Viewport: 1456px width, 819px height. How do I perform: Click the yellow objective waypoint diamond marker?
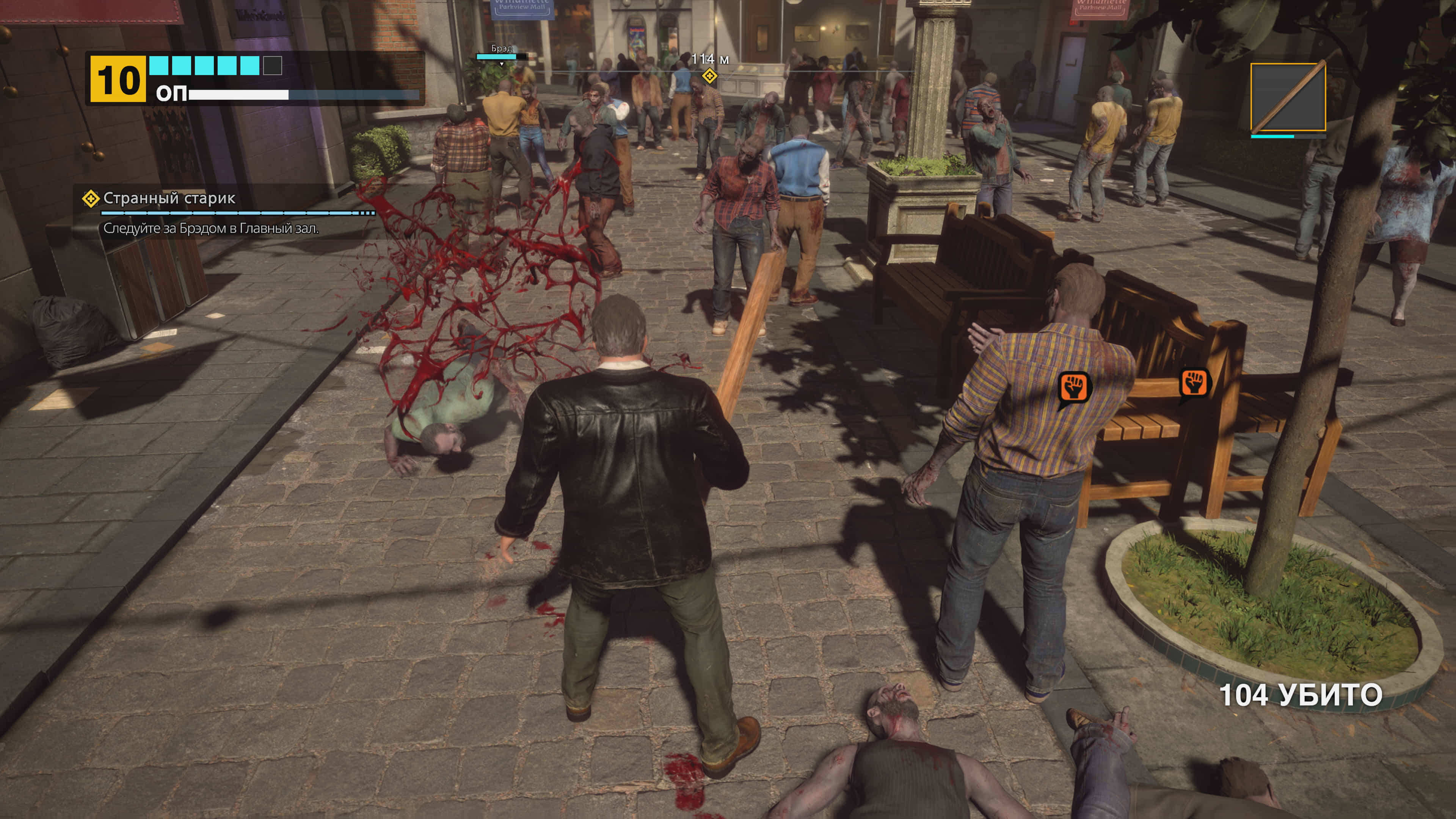pos(709,76)
